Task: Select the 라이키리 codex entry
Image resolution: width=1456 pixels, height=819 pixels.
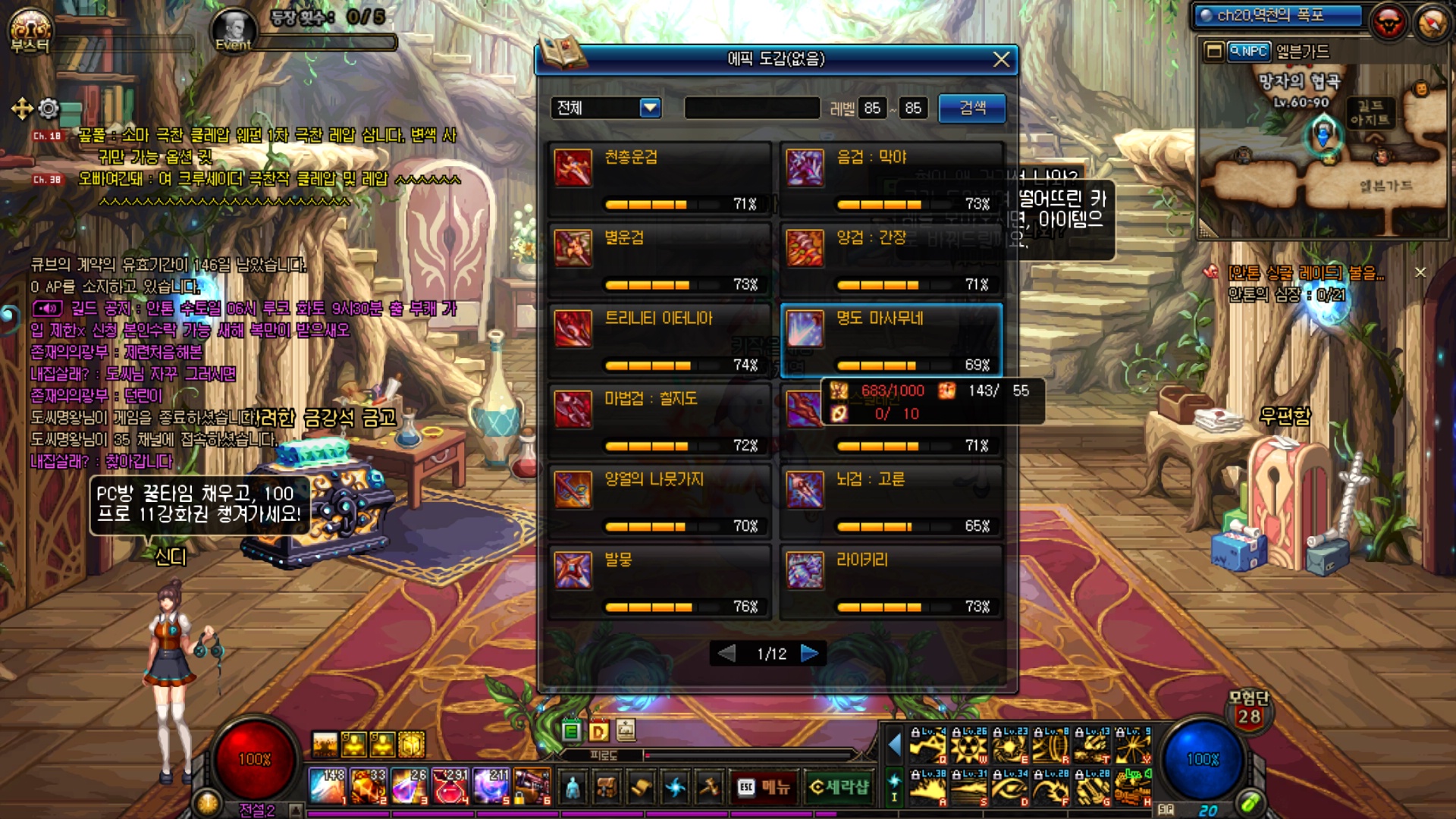Action: pos(890,582)
